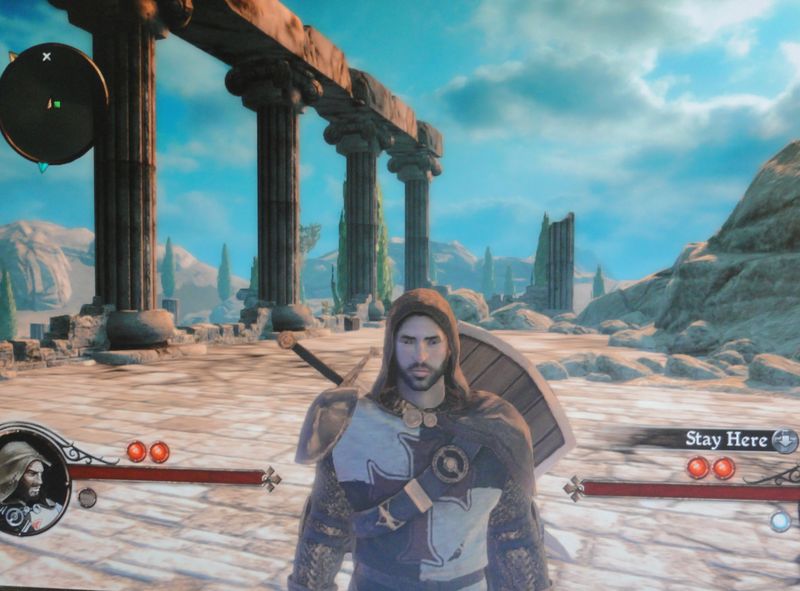The height and width of the screenshot is (591, 800).
Task: Click the glowing blue orb on companion HUD
Action: click(781, 520)
